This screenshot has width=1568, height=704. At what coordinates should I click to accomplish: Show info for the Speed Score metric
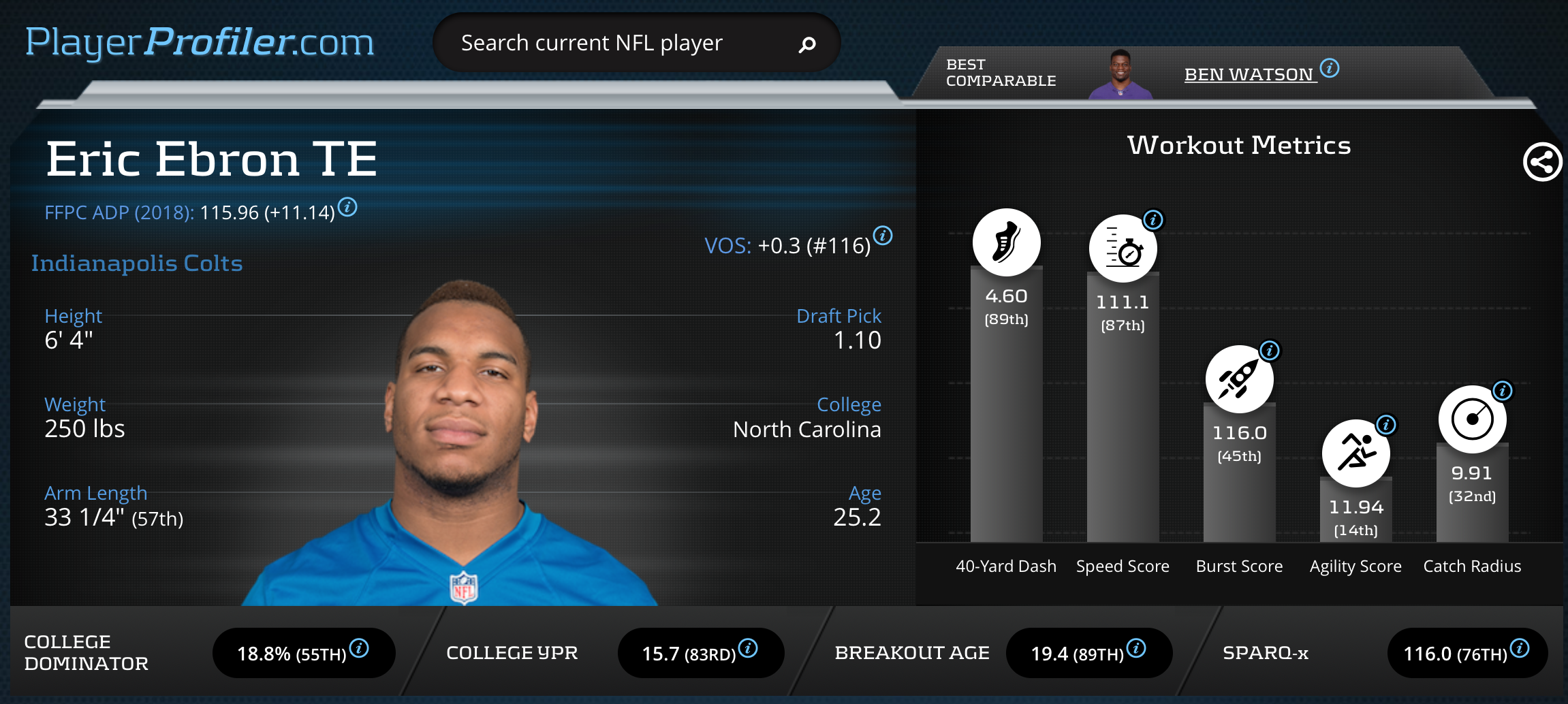[1153, 220]
